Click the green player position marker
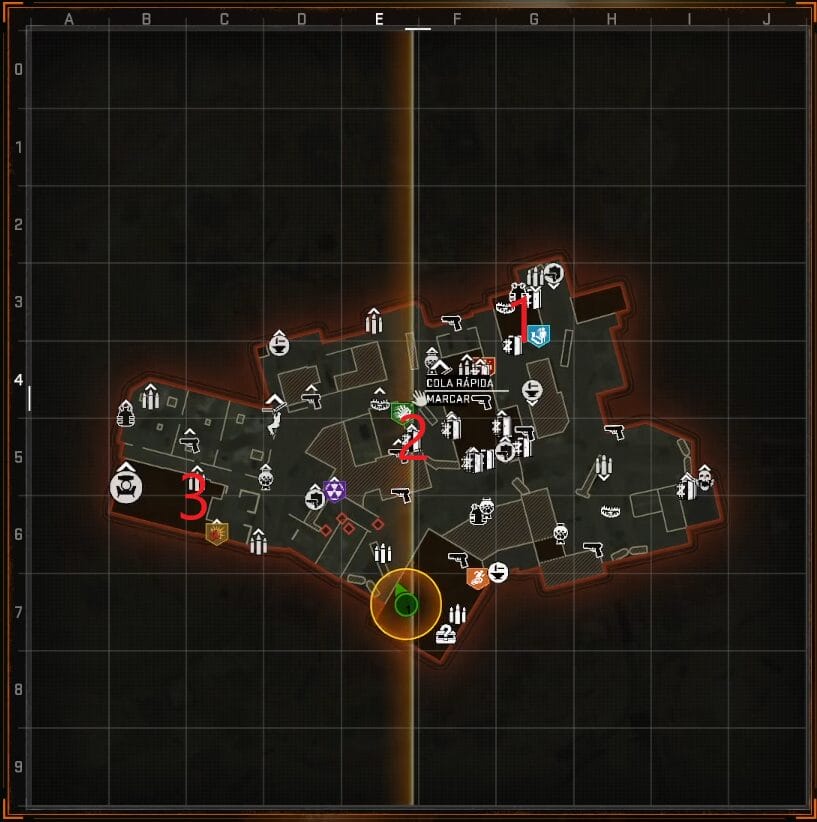Screen dimensions: 817x822 [x=405, y=602]
